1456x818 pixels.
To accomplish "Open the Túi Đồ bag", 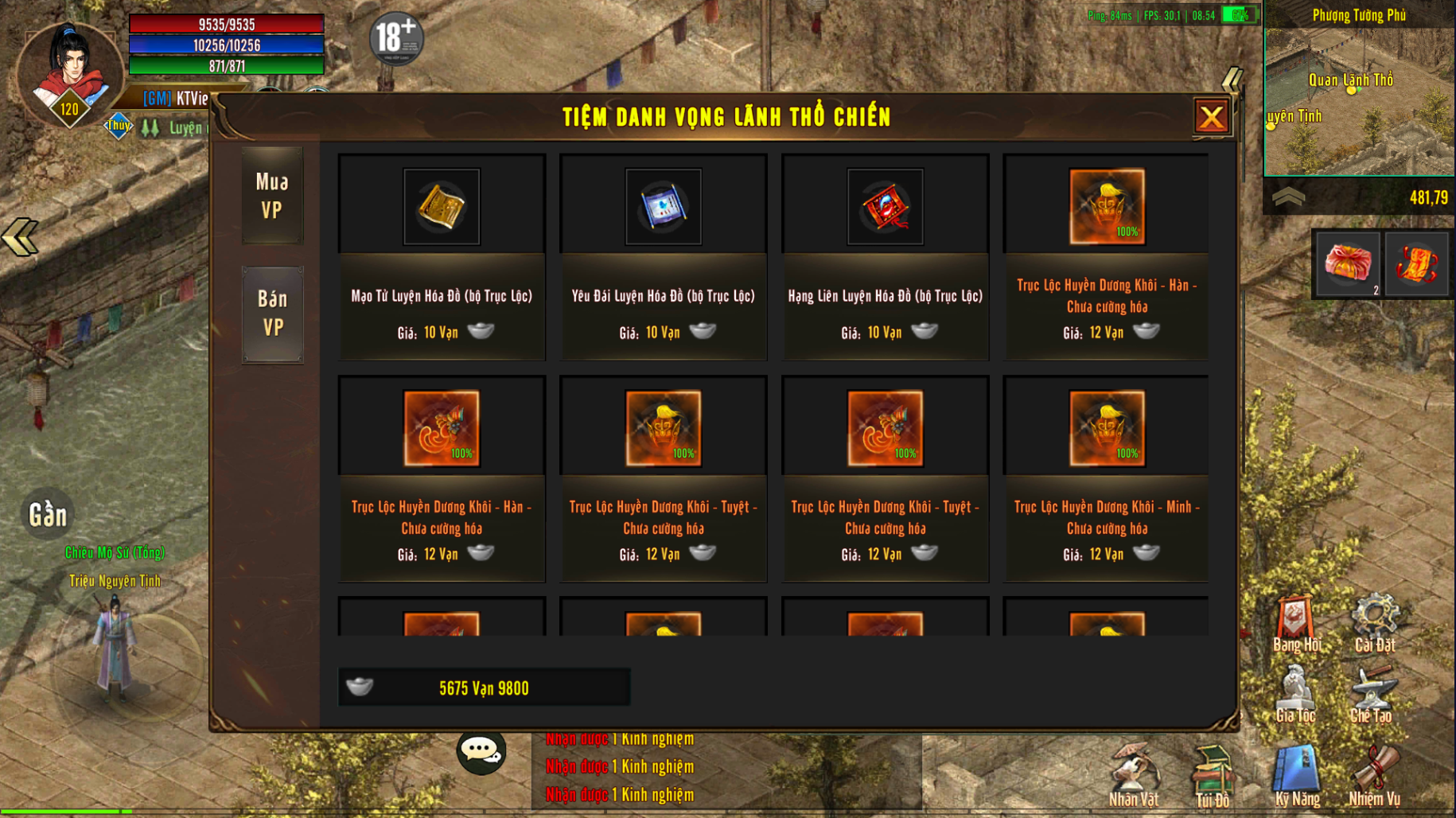I will pyautogui.click(x=1212, y=776).
